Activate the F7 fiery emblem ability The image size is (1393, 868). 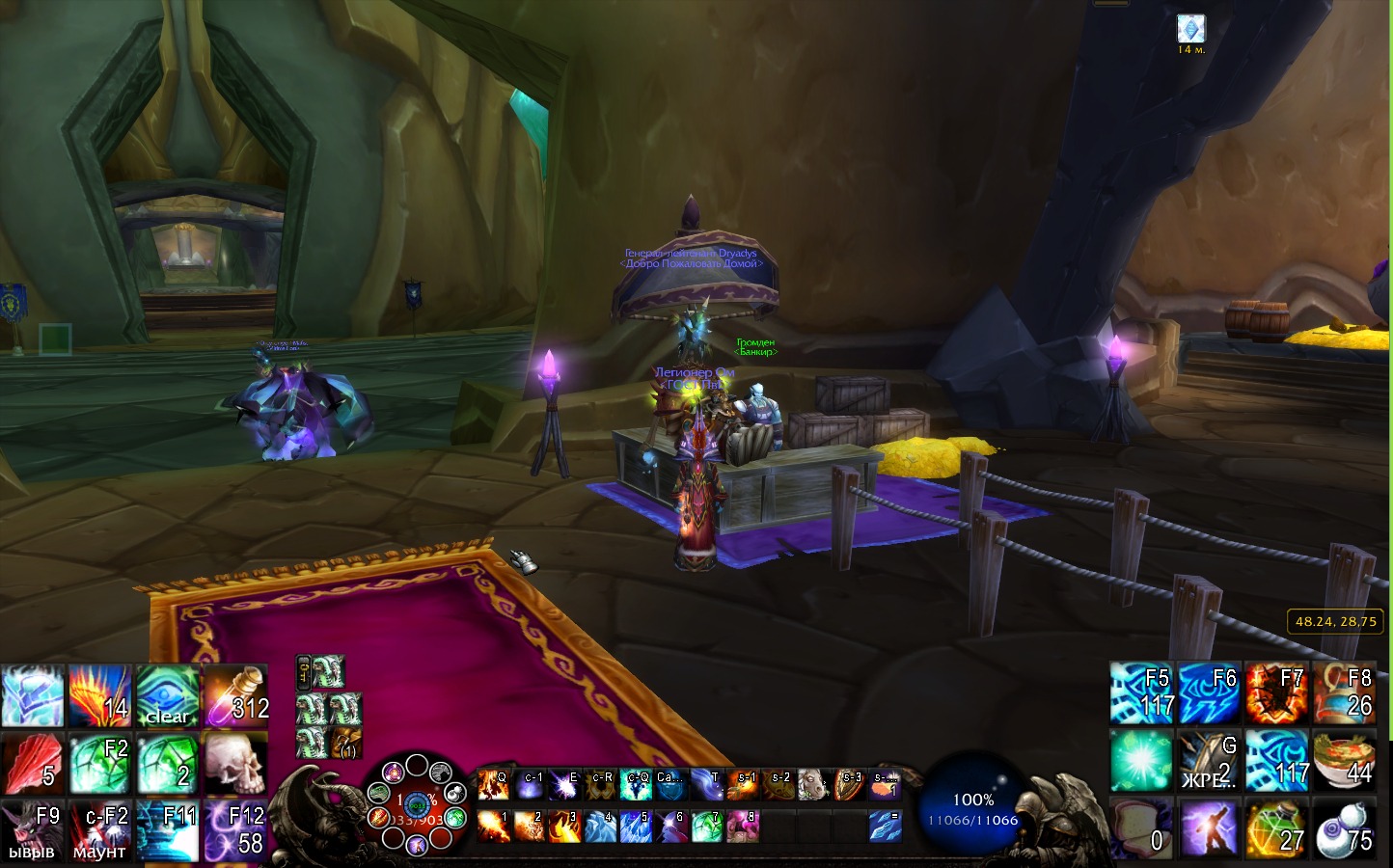tap(1277, 693)
